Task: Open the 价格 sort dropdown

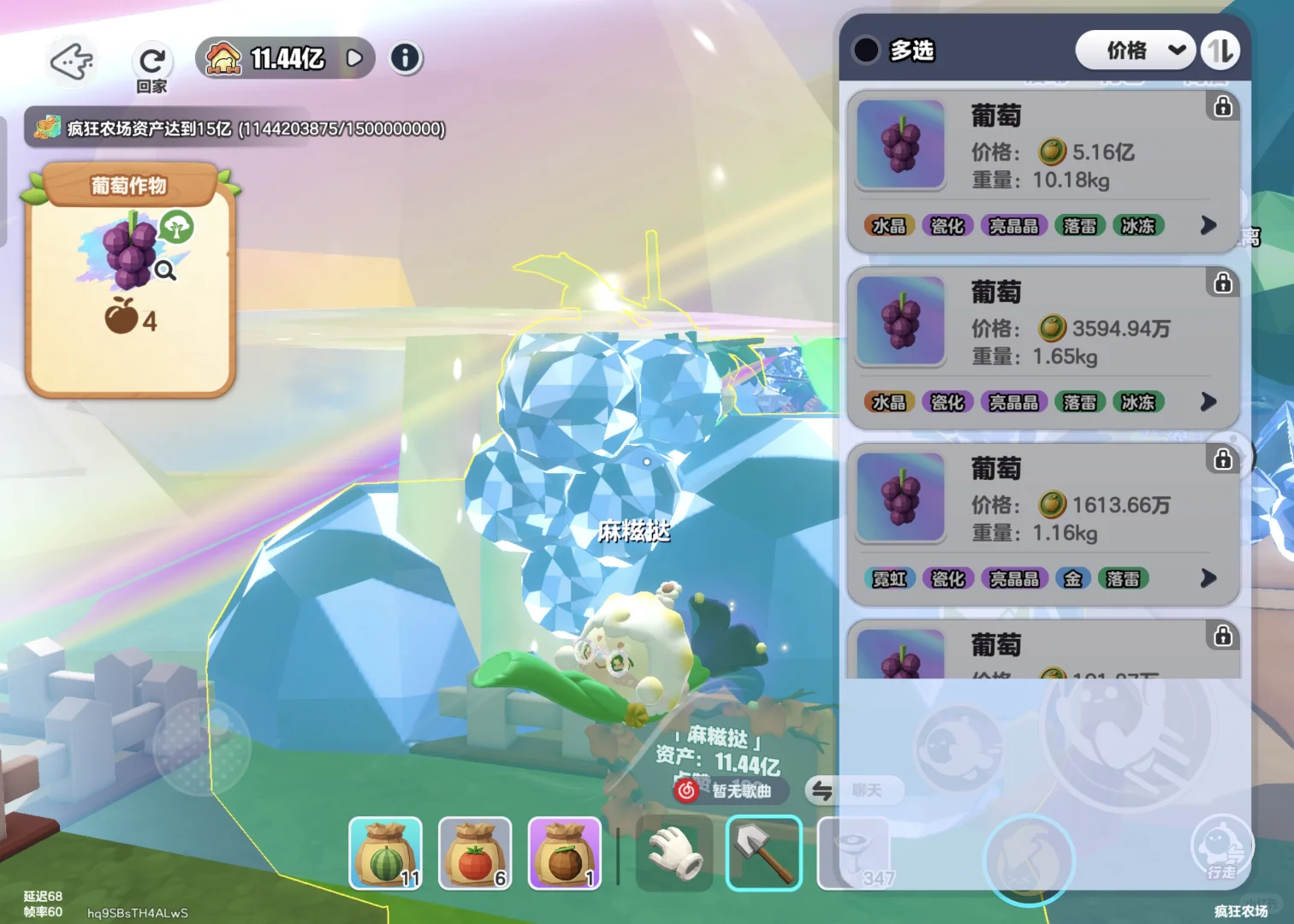Action: pos(1134,50)
